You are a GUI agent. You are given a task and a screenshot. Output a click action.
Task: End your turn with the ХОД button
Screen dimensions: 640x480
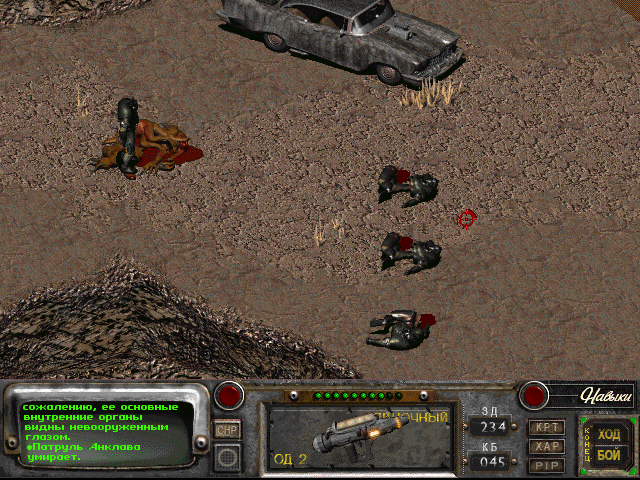click(608, 434)
